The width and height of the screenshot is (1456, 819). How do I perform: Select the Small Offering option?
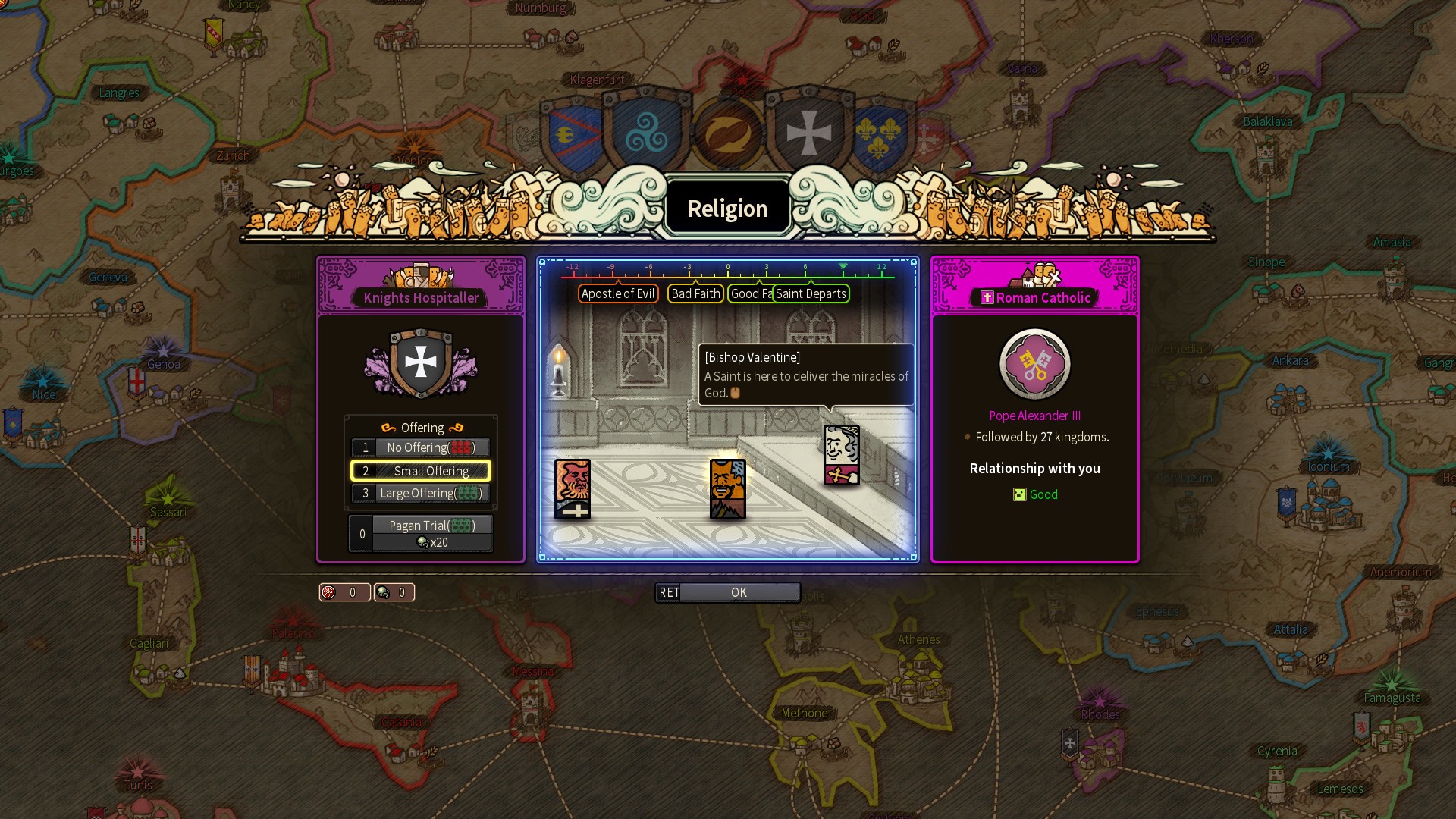[421, 470]
